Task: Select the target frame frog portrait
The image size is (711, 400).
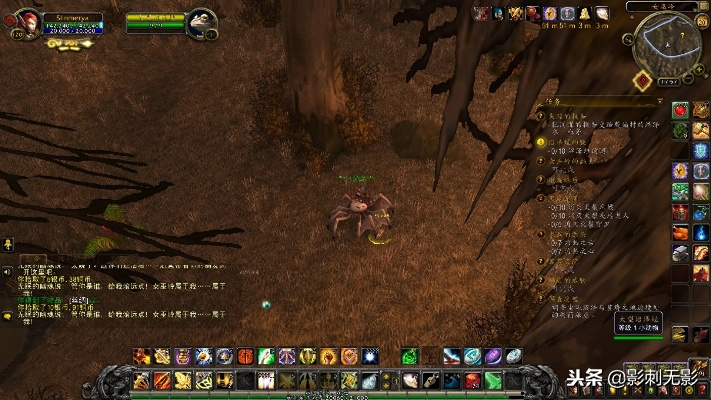Action: coord(203,21)
